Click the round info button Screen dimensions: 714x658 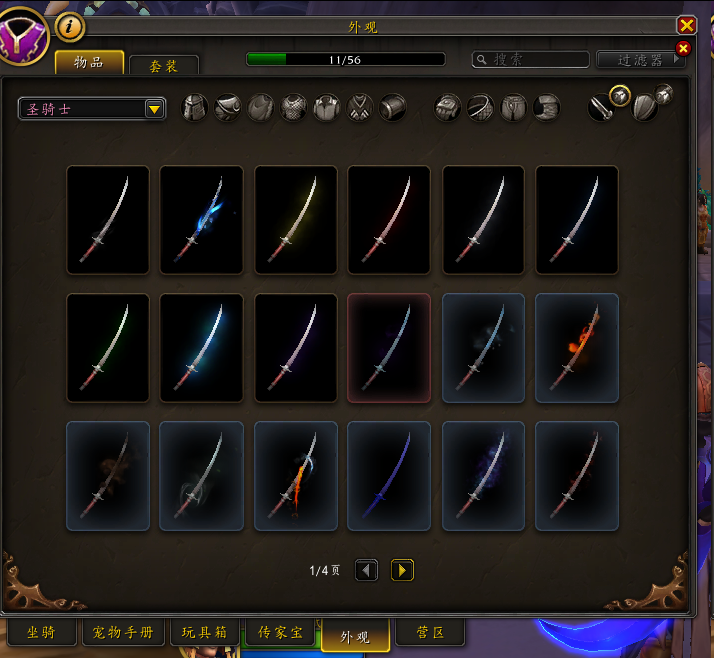tap(70, 27)
